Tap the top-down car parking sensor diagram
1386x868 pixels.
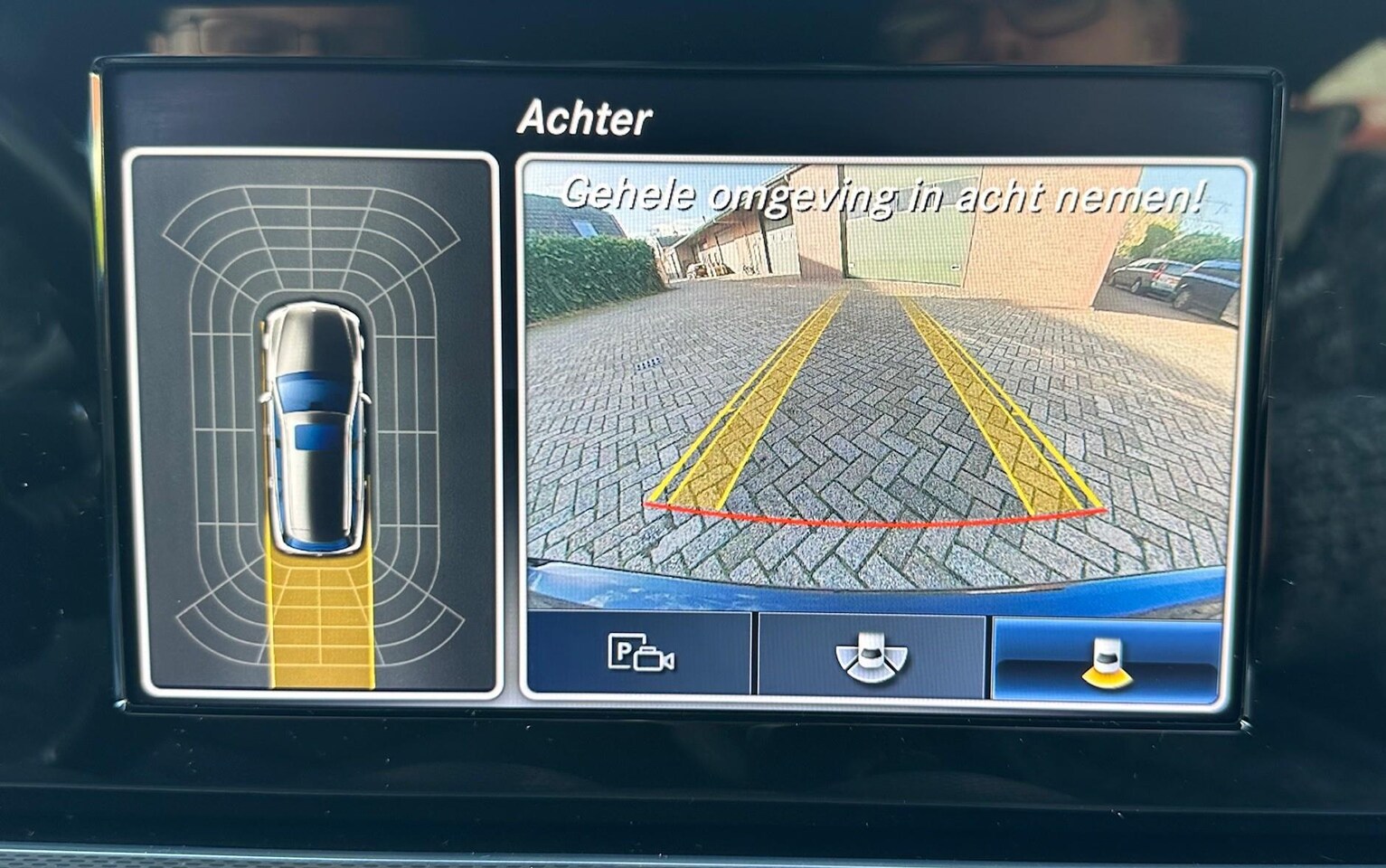point(314,423)
